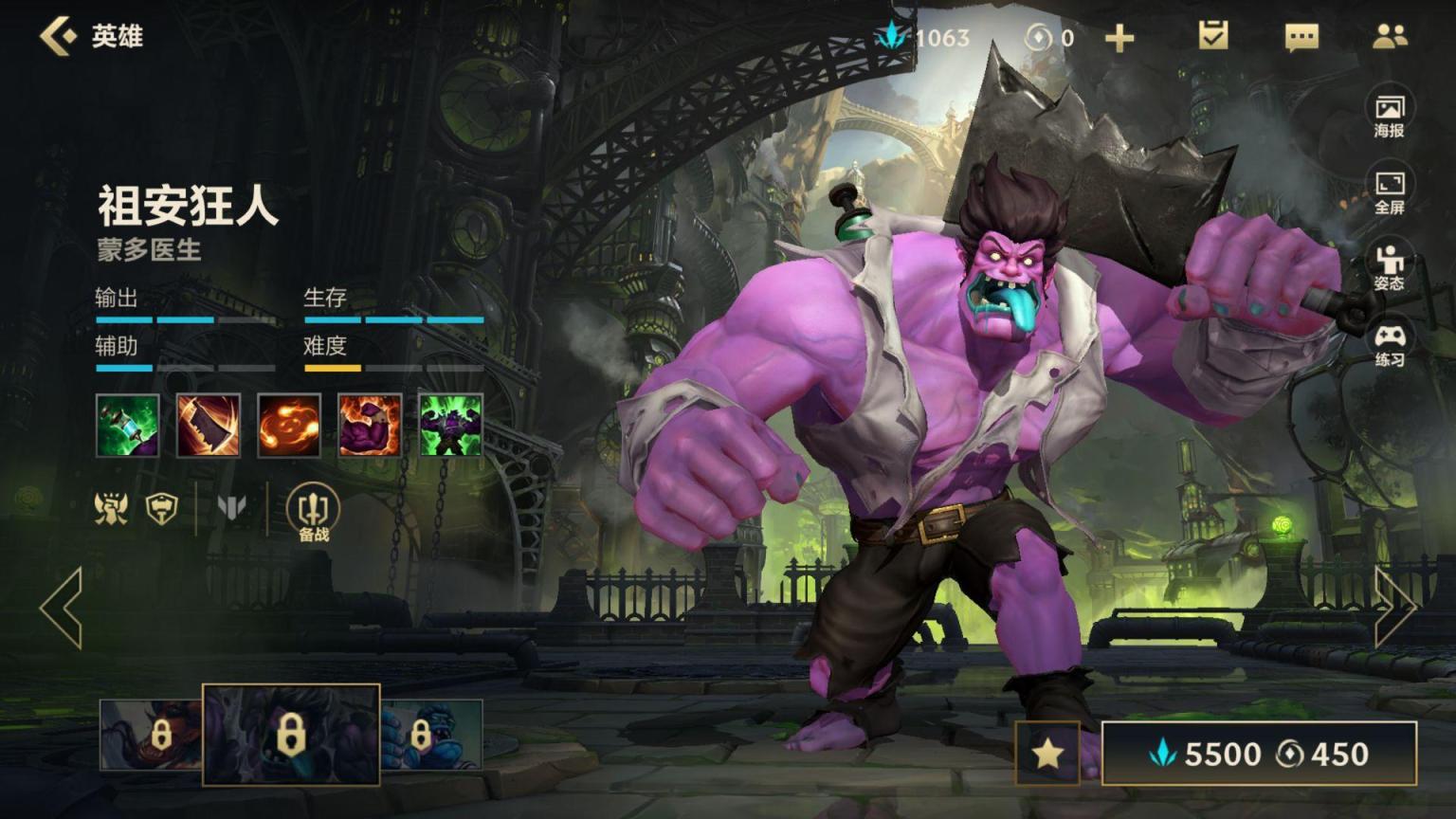Show the previous hero with left arrow
The width and height of the screenshot is (1456, 819).
click(x=62, y=608)
